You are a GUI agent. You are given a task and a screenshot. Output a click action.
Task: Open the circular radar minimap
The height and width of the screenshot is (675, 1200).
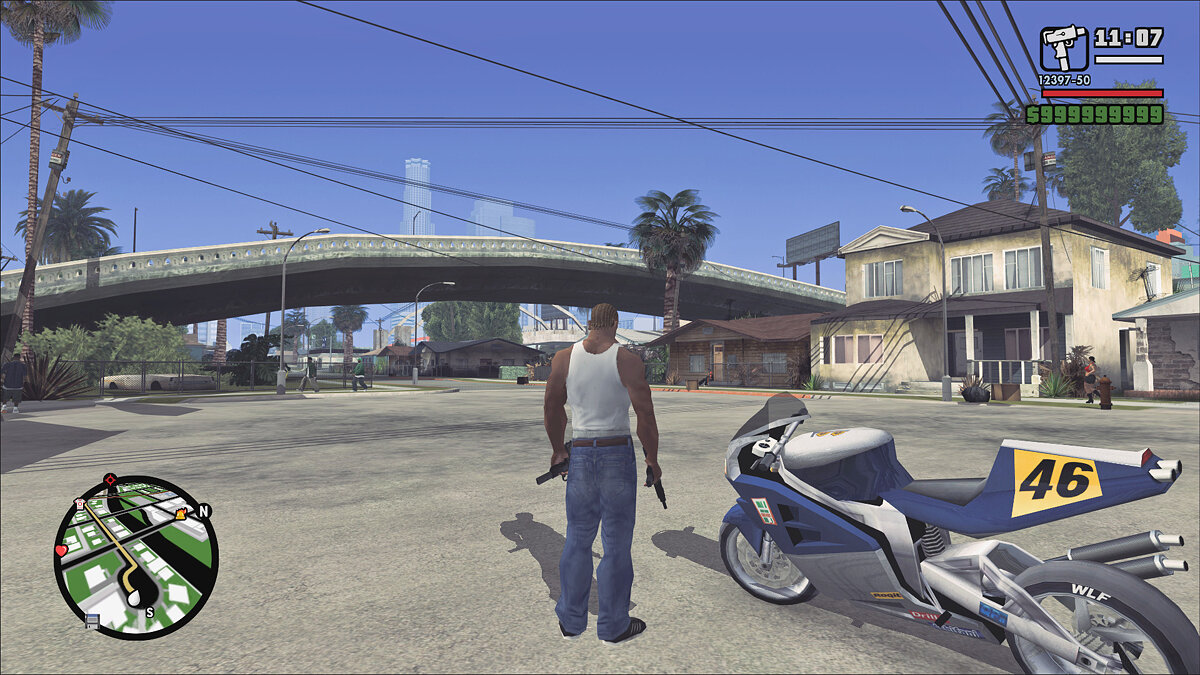tap(136, 557)
